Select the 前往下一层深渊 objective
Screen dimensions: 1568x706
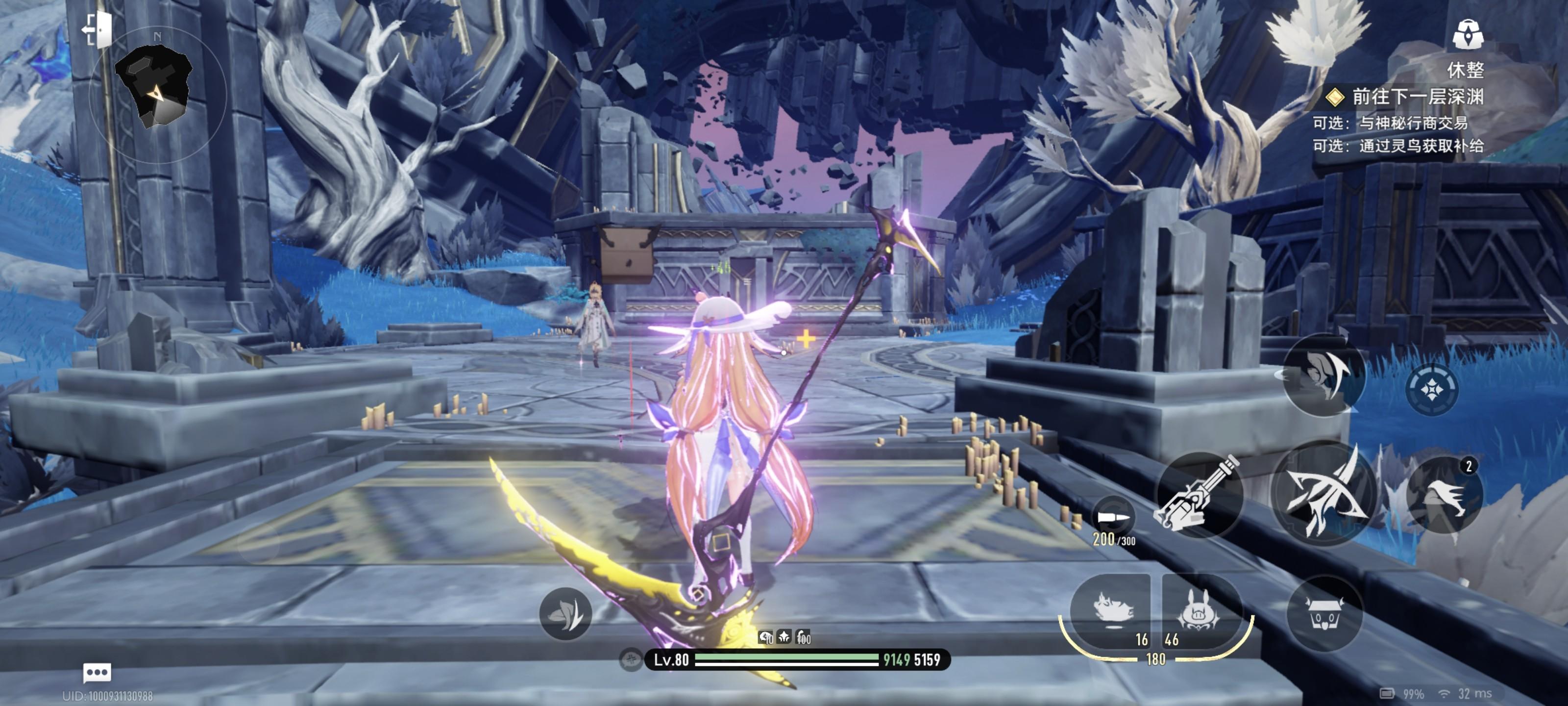1416,97
